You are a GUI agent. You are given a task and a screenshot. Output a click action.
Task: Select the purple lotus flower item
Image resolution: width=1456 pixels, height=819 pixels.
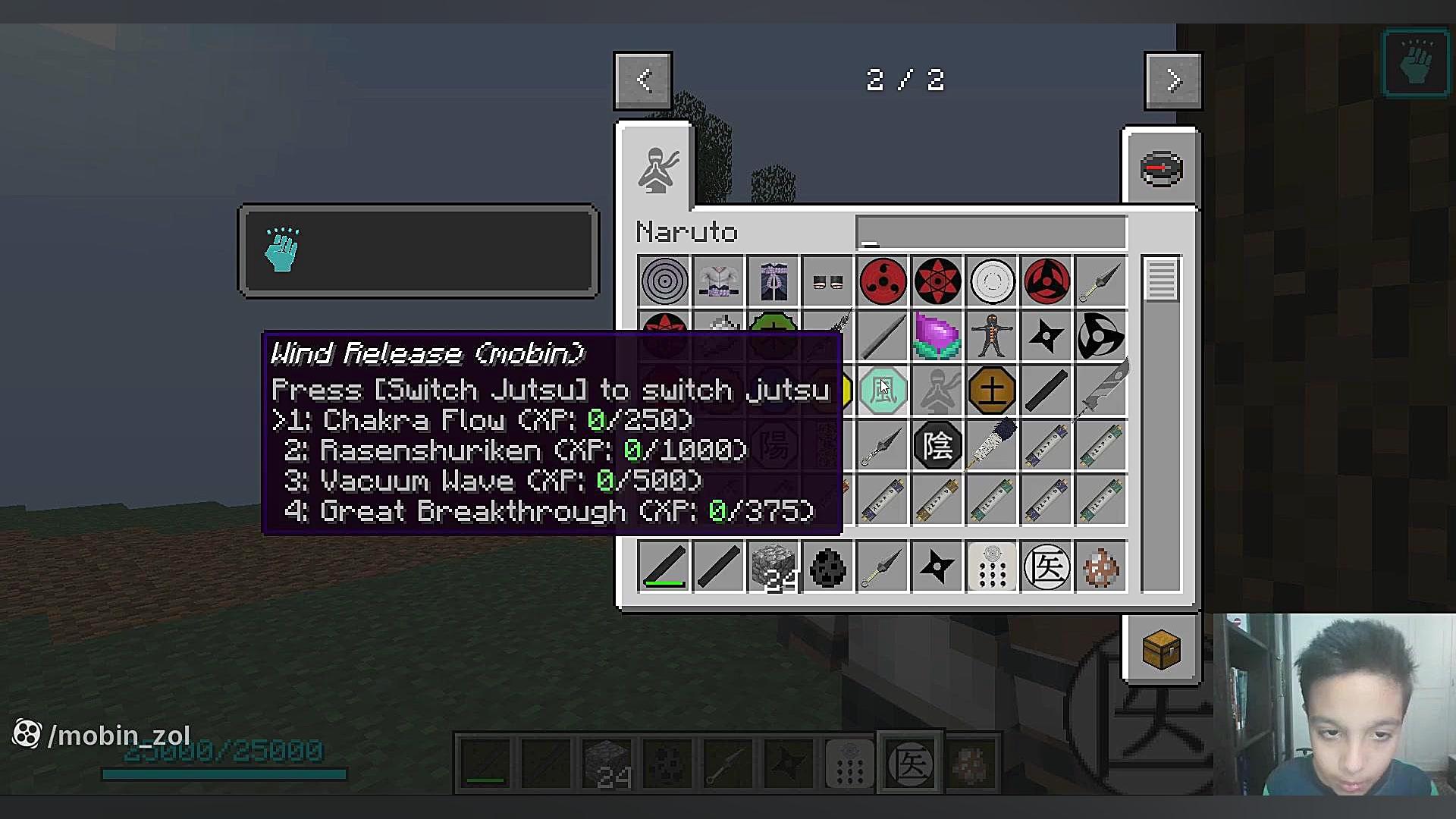pyautogui.click(x=937, y=336)
